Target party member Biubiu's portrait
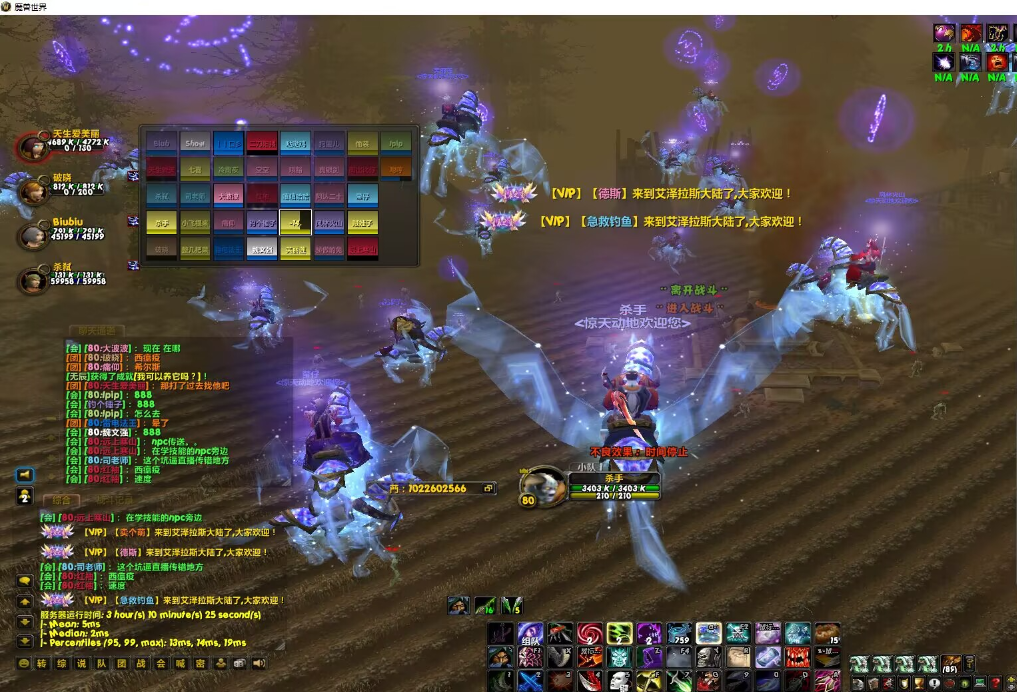1017x692 pixels. pos(32,235)
